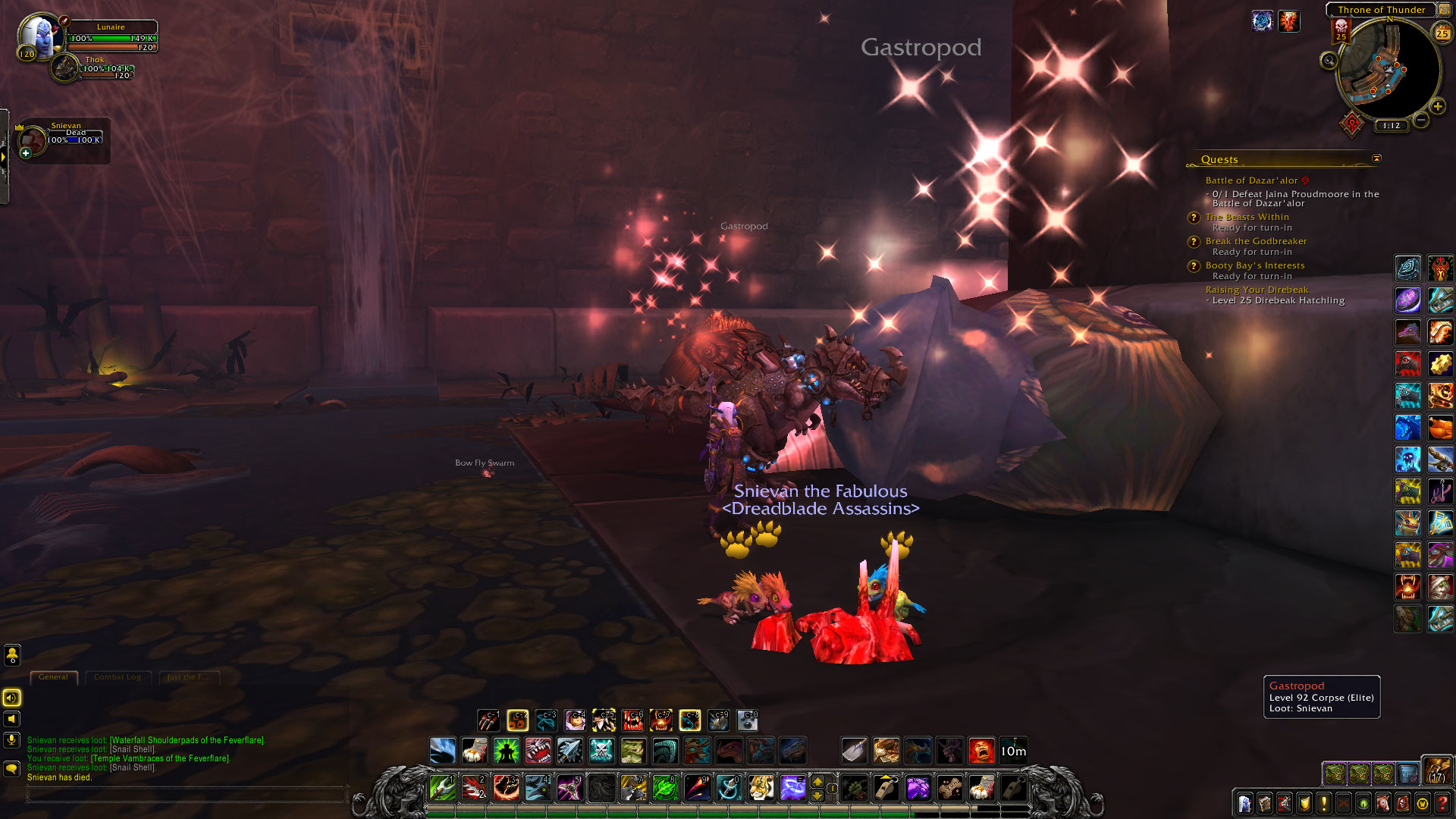The image size is (1456, 819).
Task: Switch to the General chat tab
Action: [x=53, y=677]
